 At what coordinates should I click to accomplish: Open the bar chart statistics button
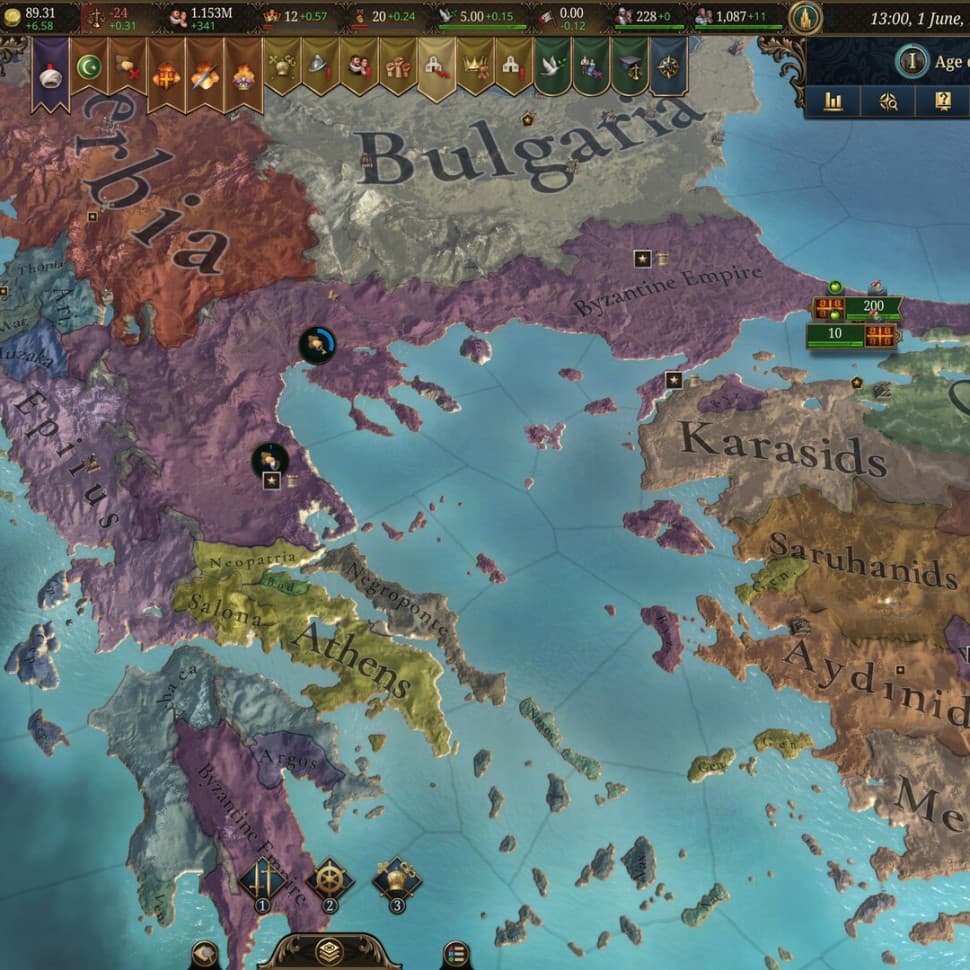(x=833, y=101)
